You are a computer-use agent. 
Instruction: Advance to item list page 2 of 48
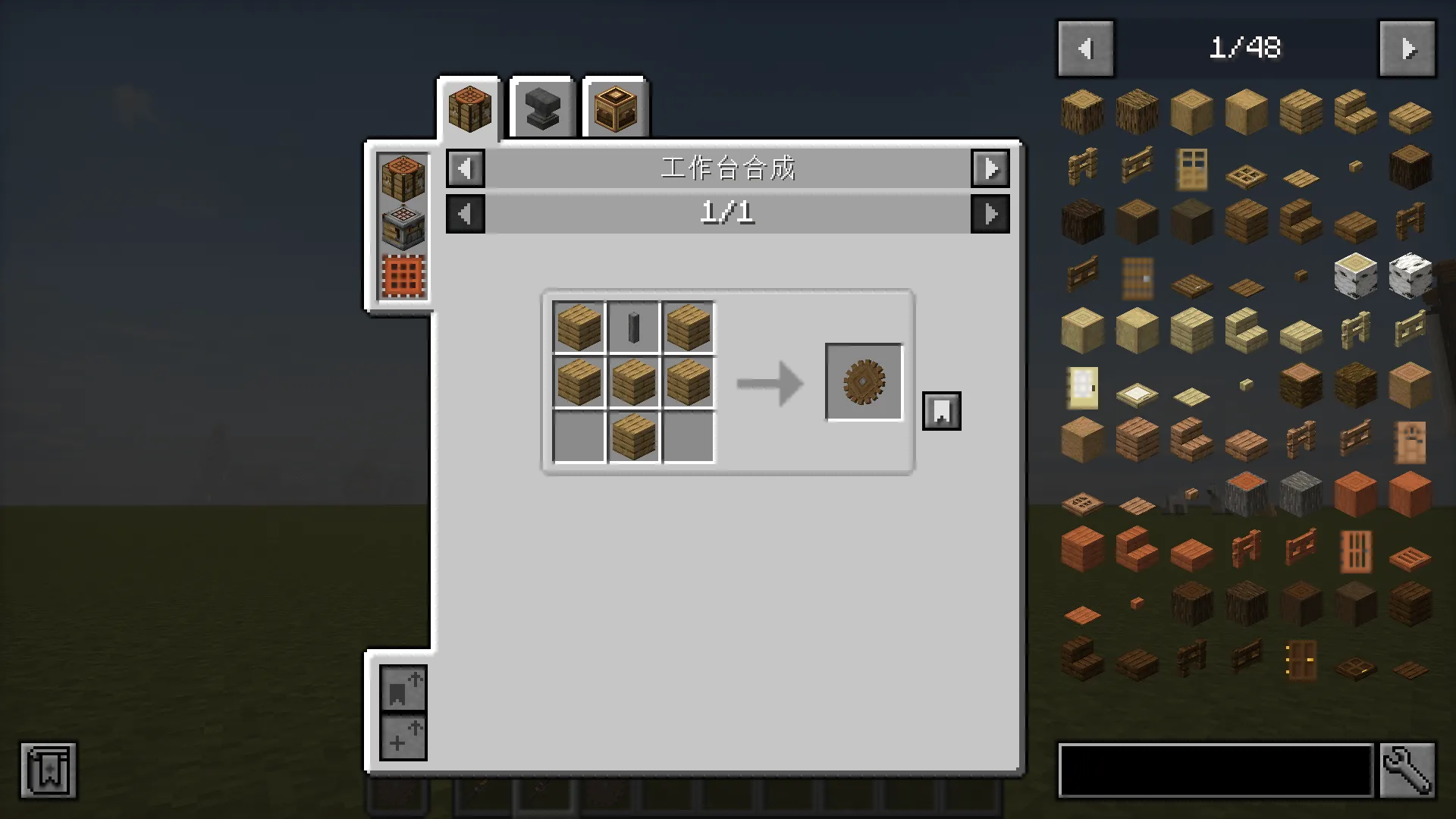click(x=1407, y=48)
